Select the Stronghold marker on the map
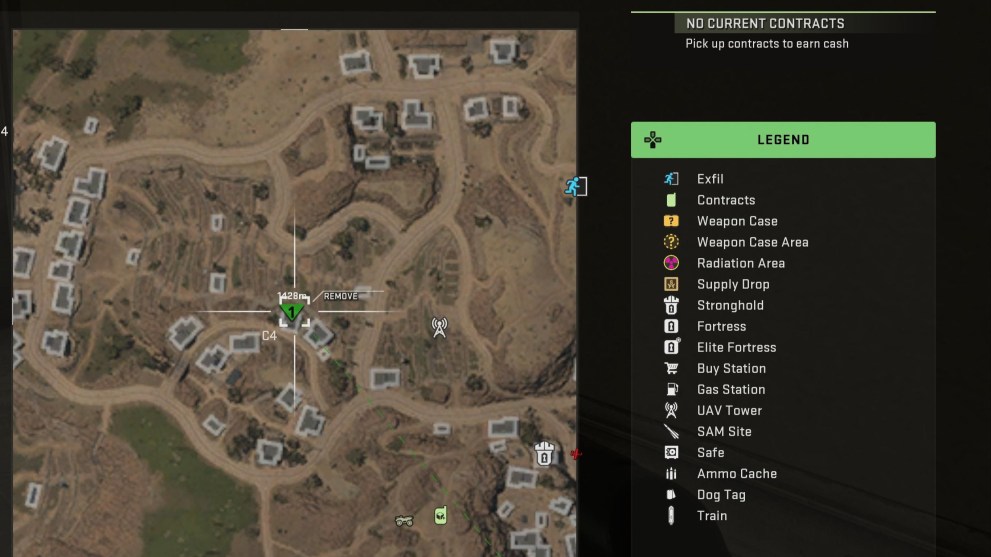The width and height of the screenshot is (991, 557). coord(544,453)
